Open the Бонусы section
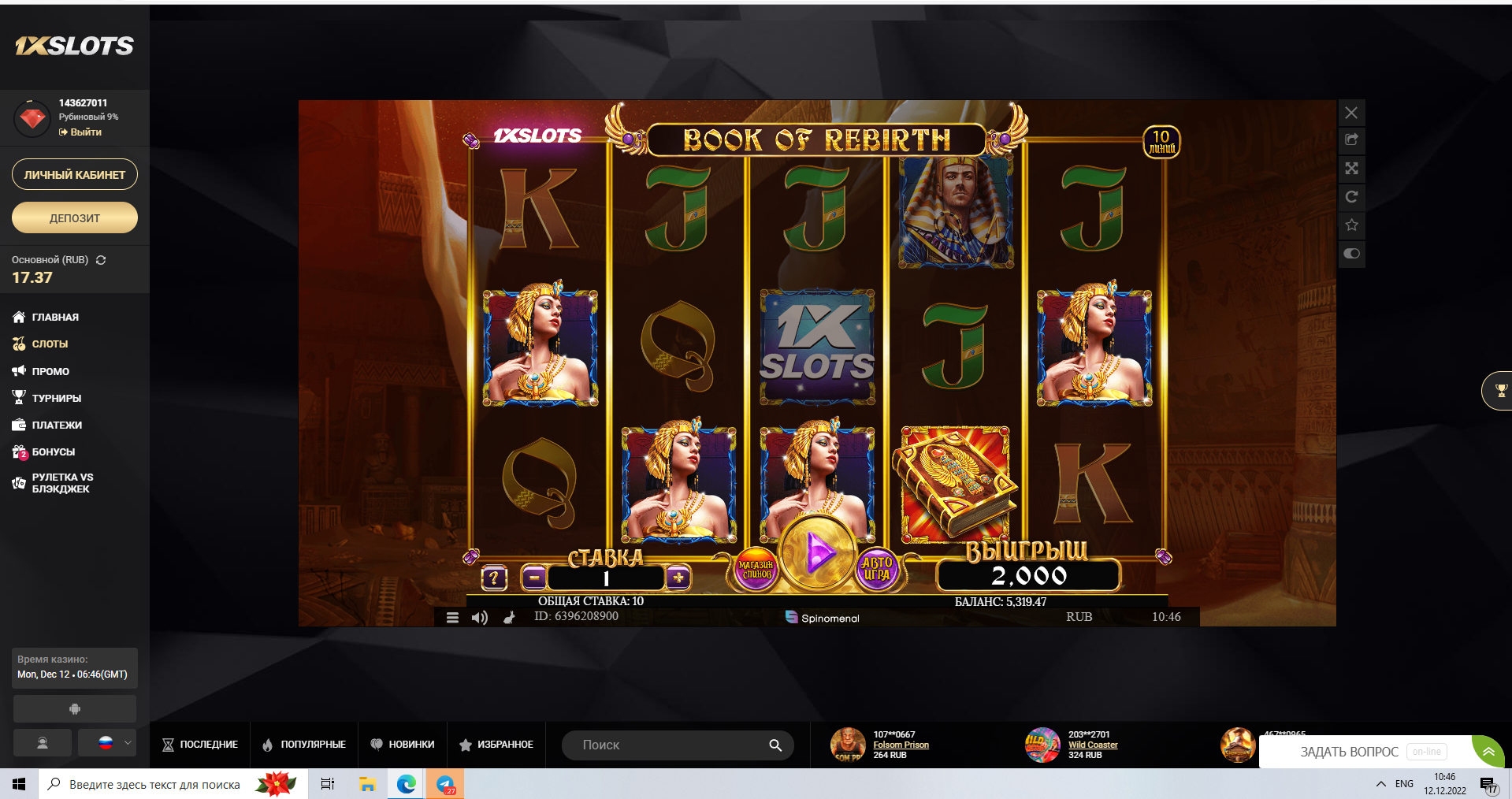The height and width of the screenshot is (799, 1512). [53, 452]
